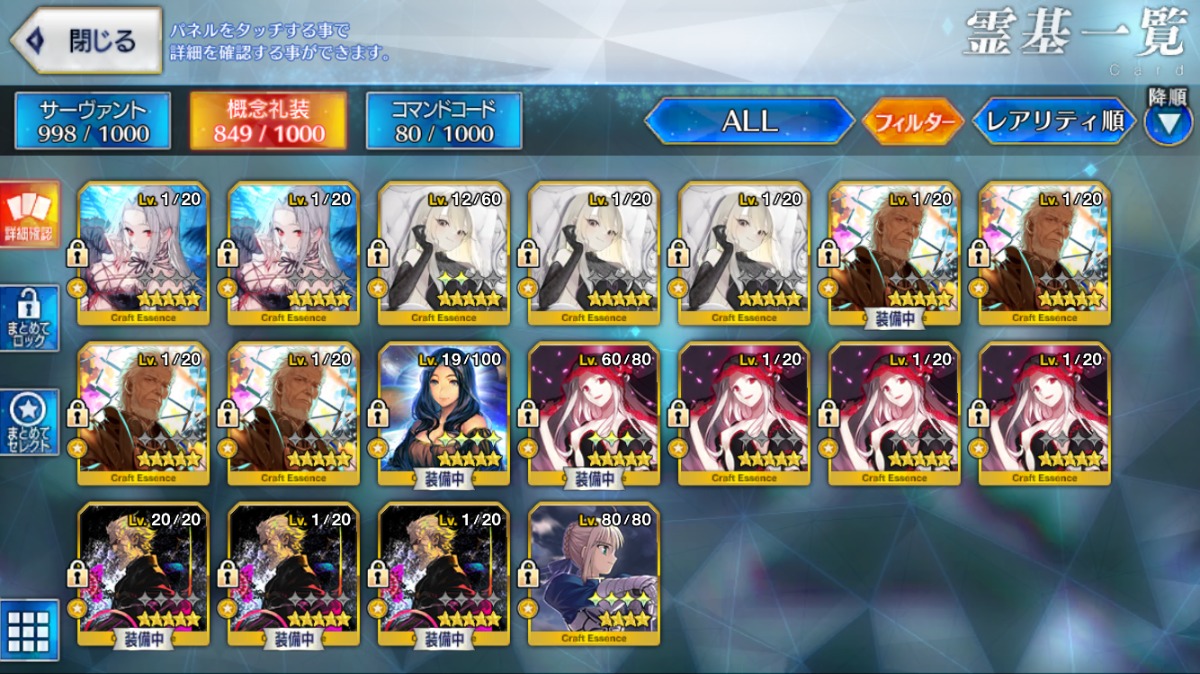The image size is (1200, 674).
Task: Close the card list with 閉じる
Action: [x=86, y=41]
